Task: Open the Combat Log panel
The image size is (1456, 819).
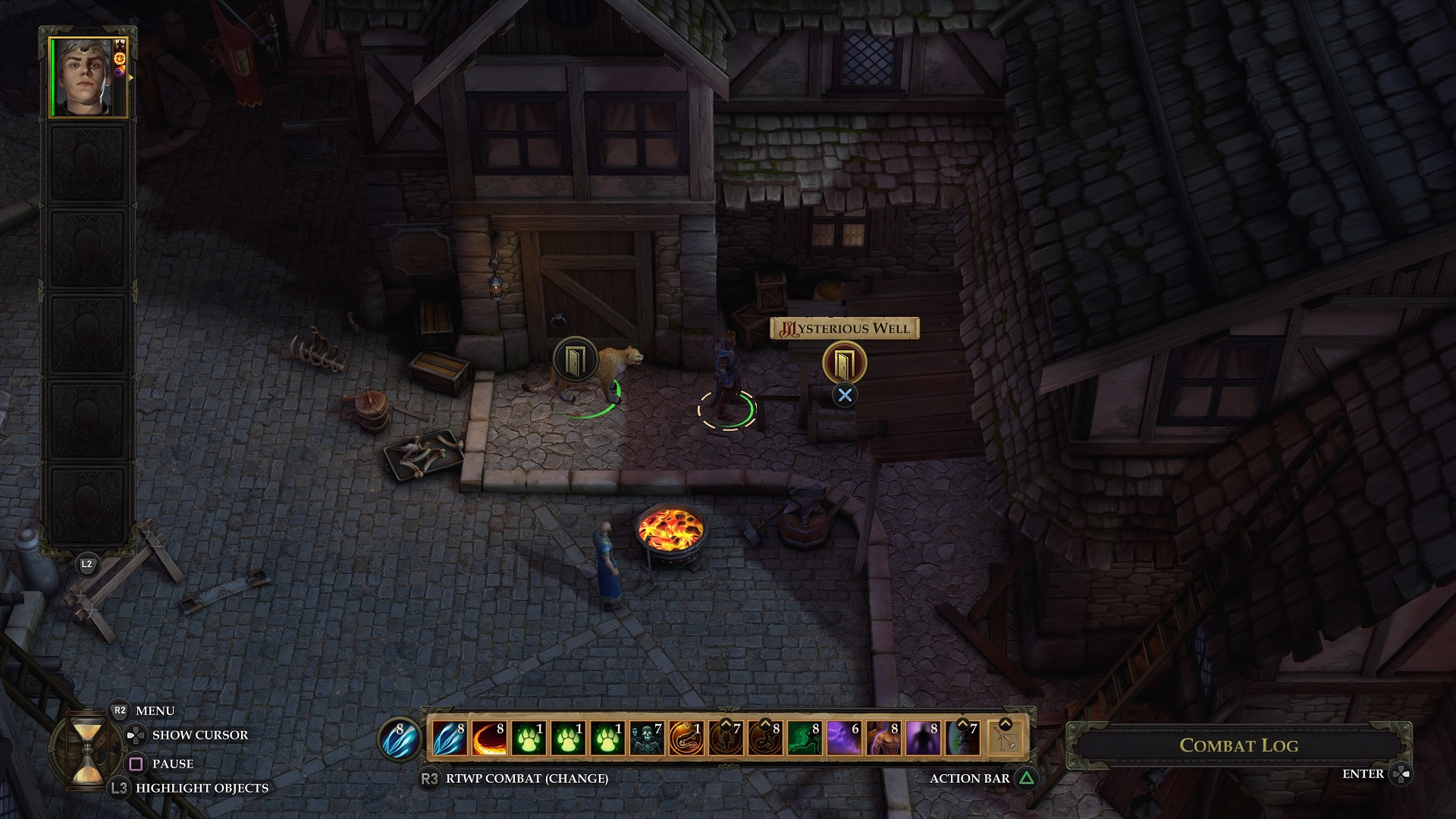Action: pos(1238,745)
